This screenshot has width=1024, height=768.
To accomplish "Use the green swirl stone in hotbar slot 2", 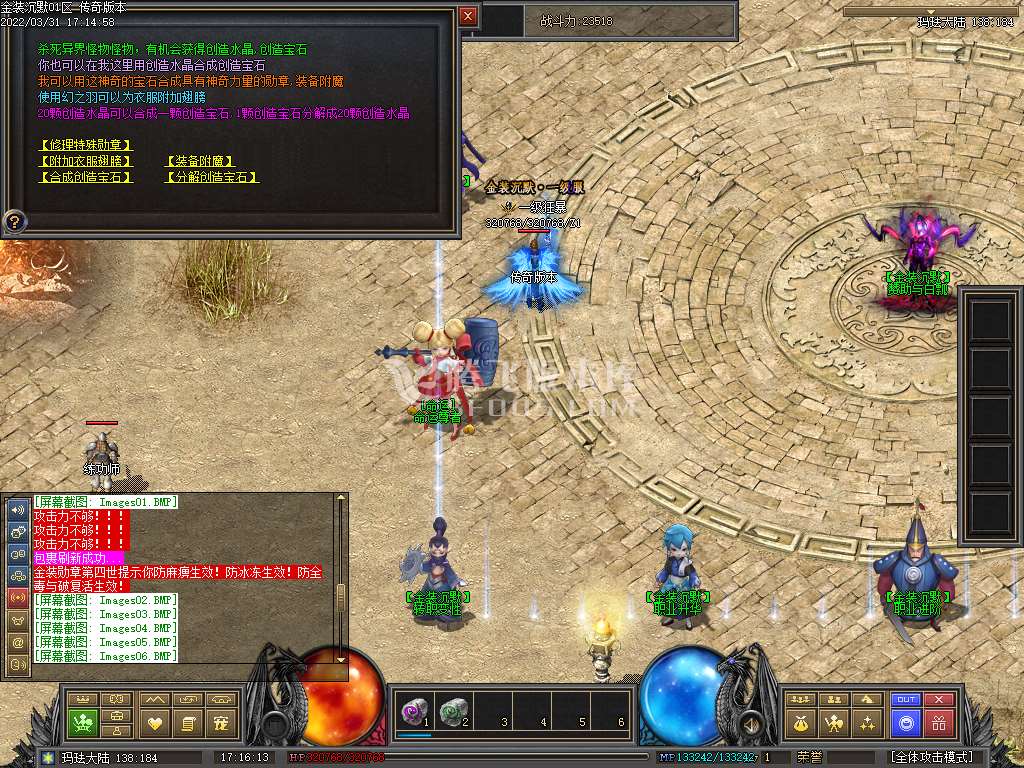I will [x=451, y=712].
